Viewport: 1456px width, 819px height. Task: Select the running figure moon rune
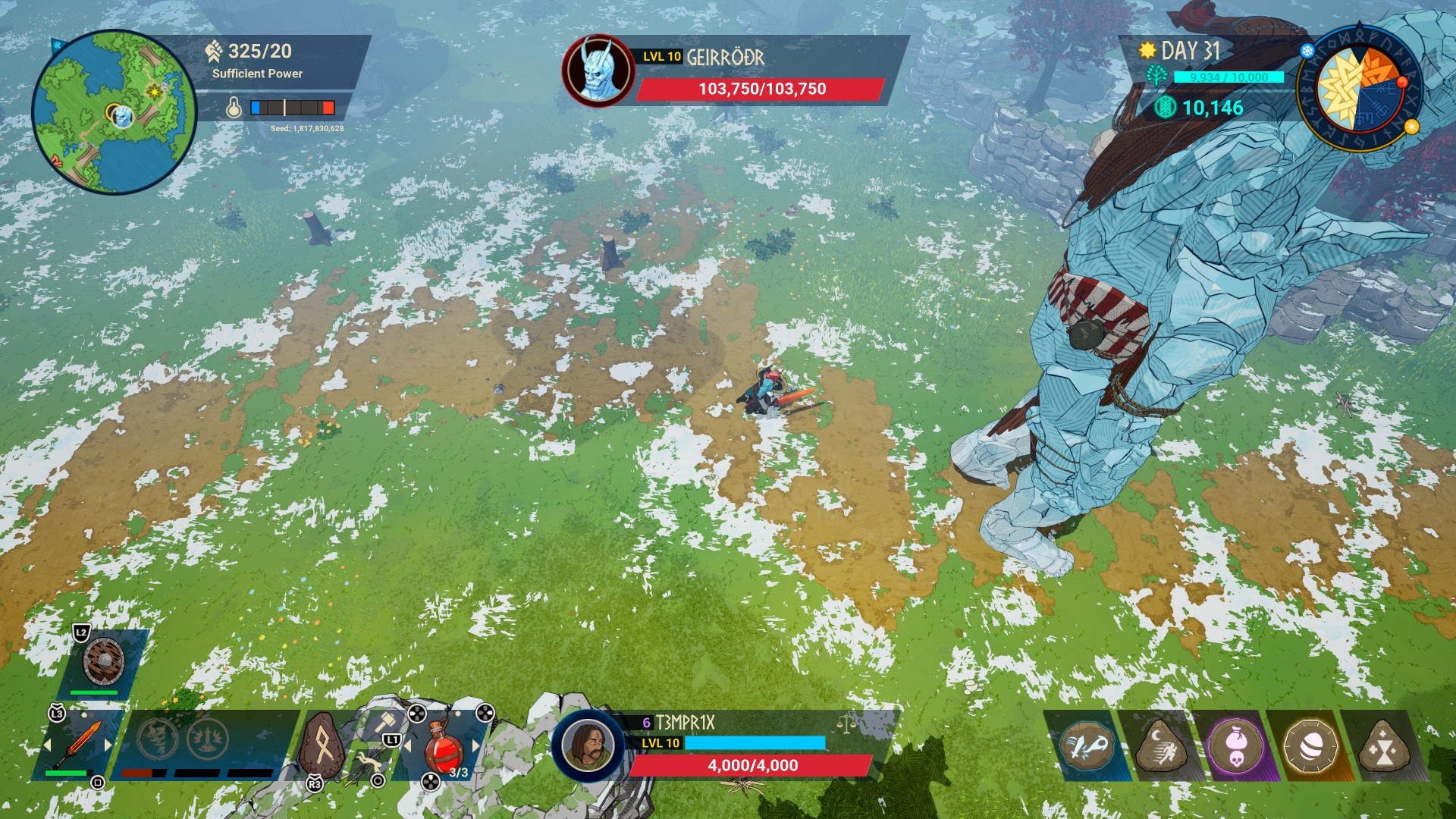coord(1160,747)
